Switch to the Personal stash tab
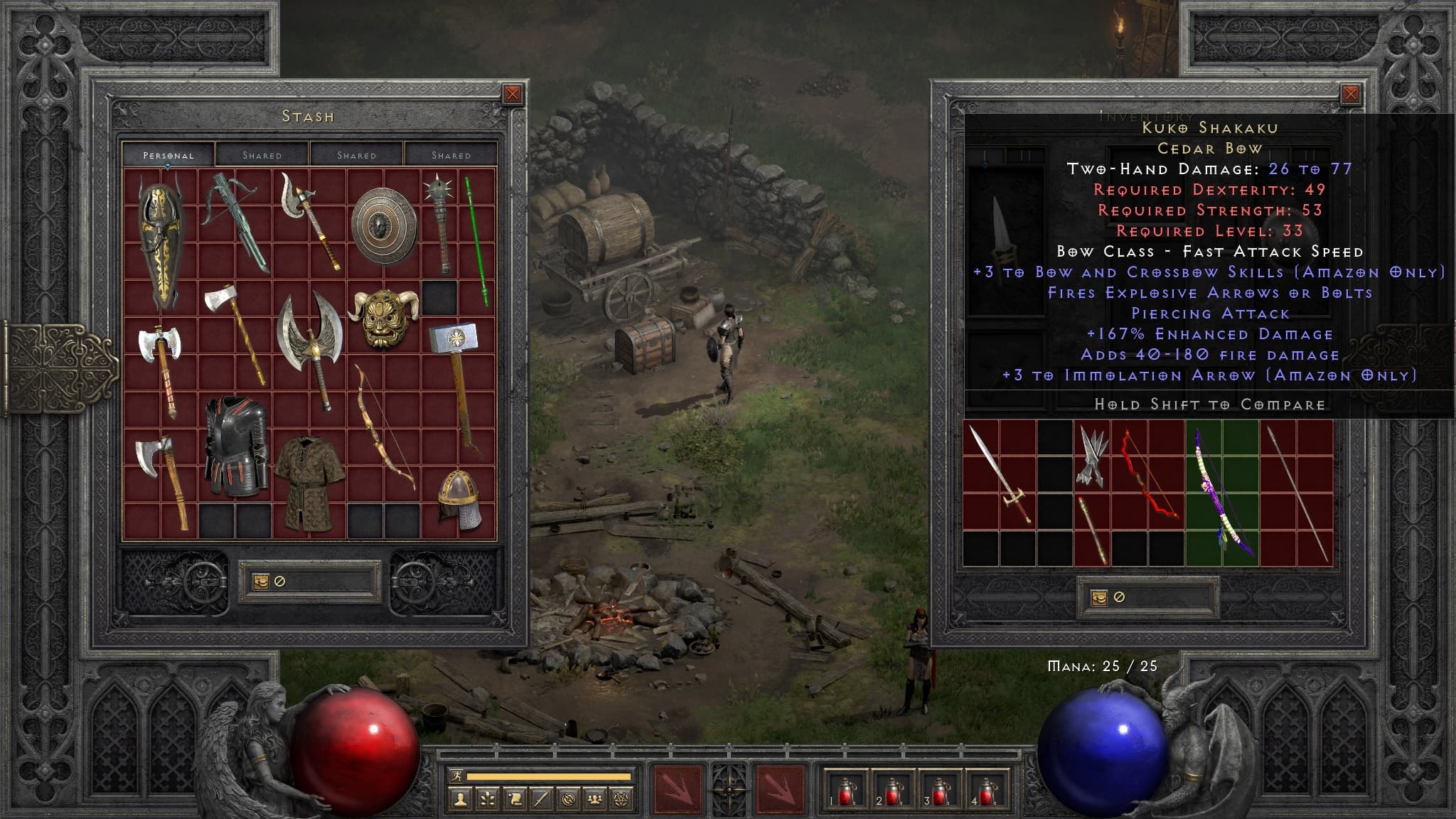 tap(168, 155)
